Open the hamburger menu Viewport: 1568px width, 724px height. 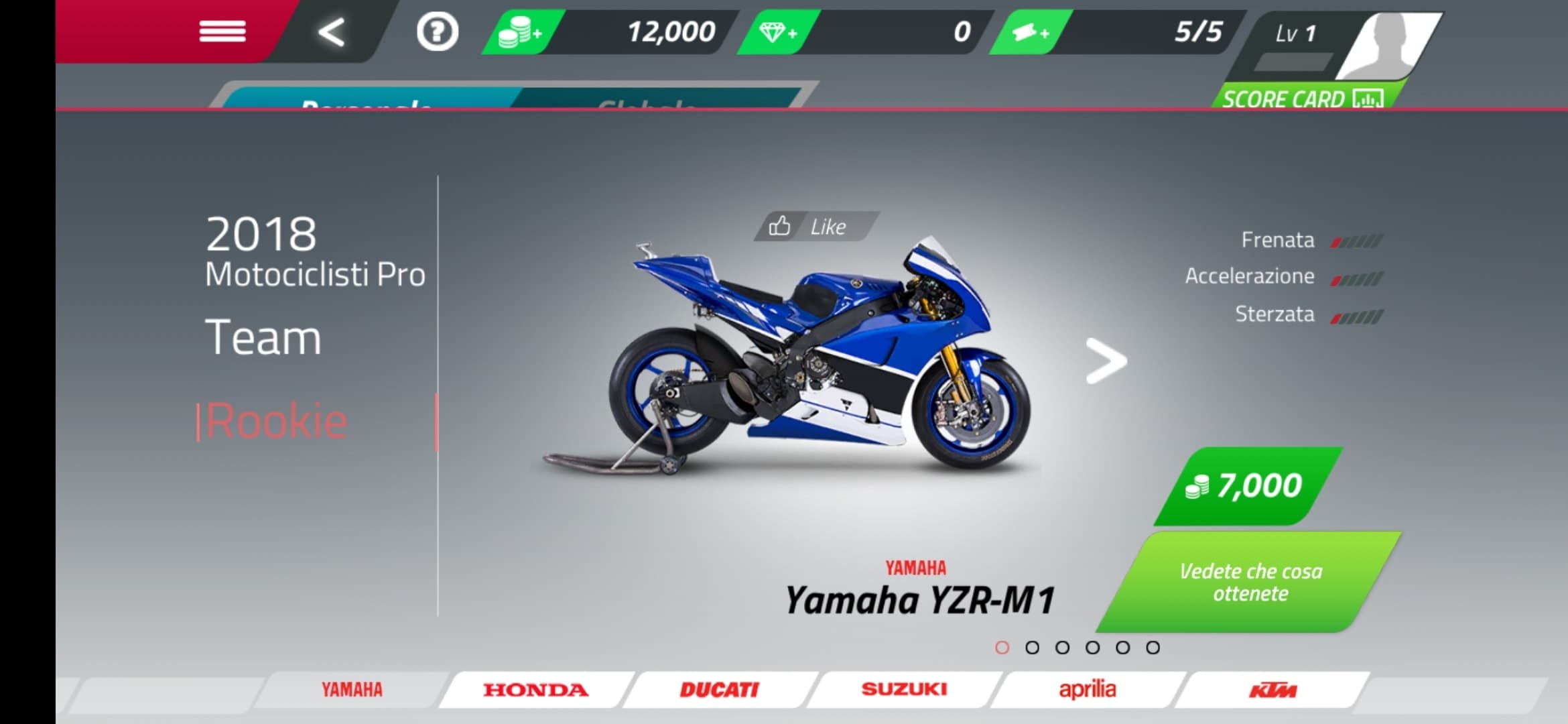click(224, 32)
